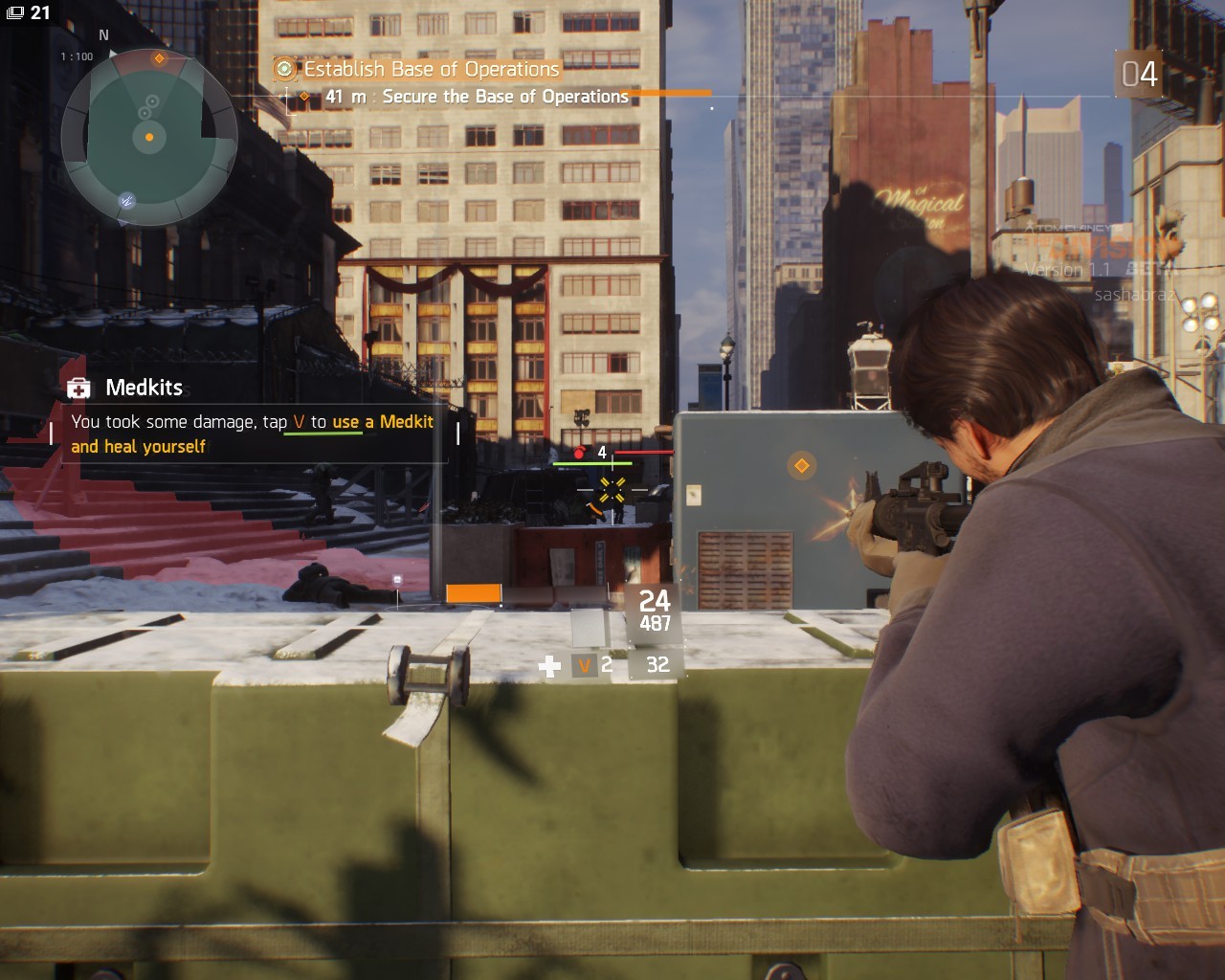Select the orange objective marker on minimap edge
The width and height of the screenshot is (1225, 980).
point(160,59)
